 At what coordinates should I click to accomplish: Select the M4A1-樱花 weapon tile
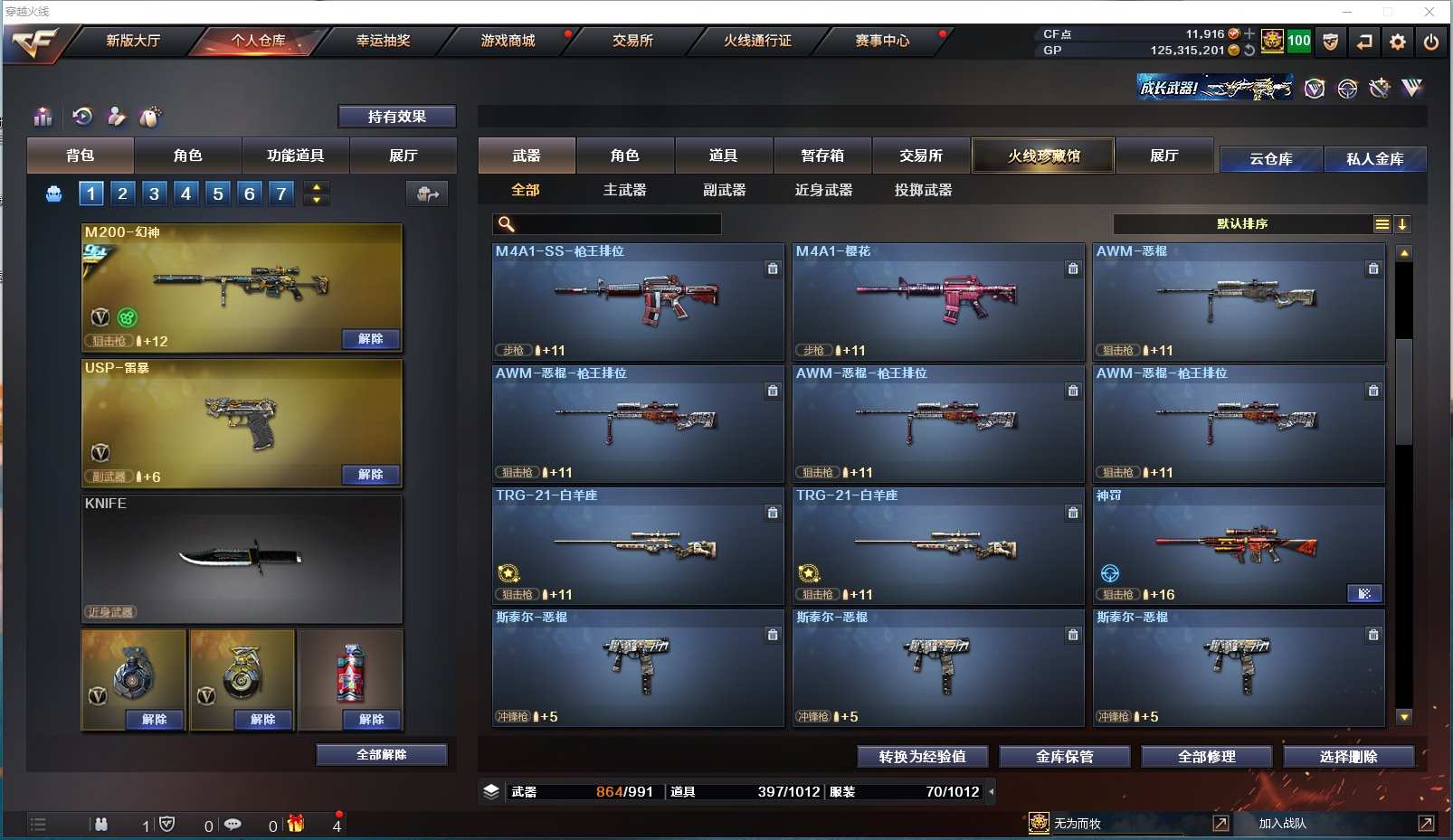(x=938, y=301)
